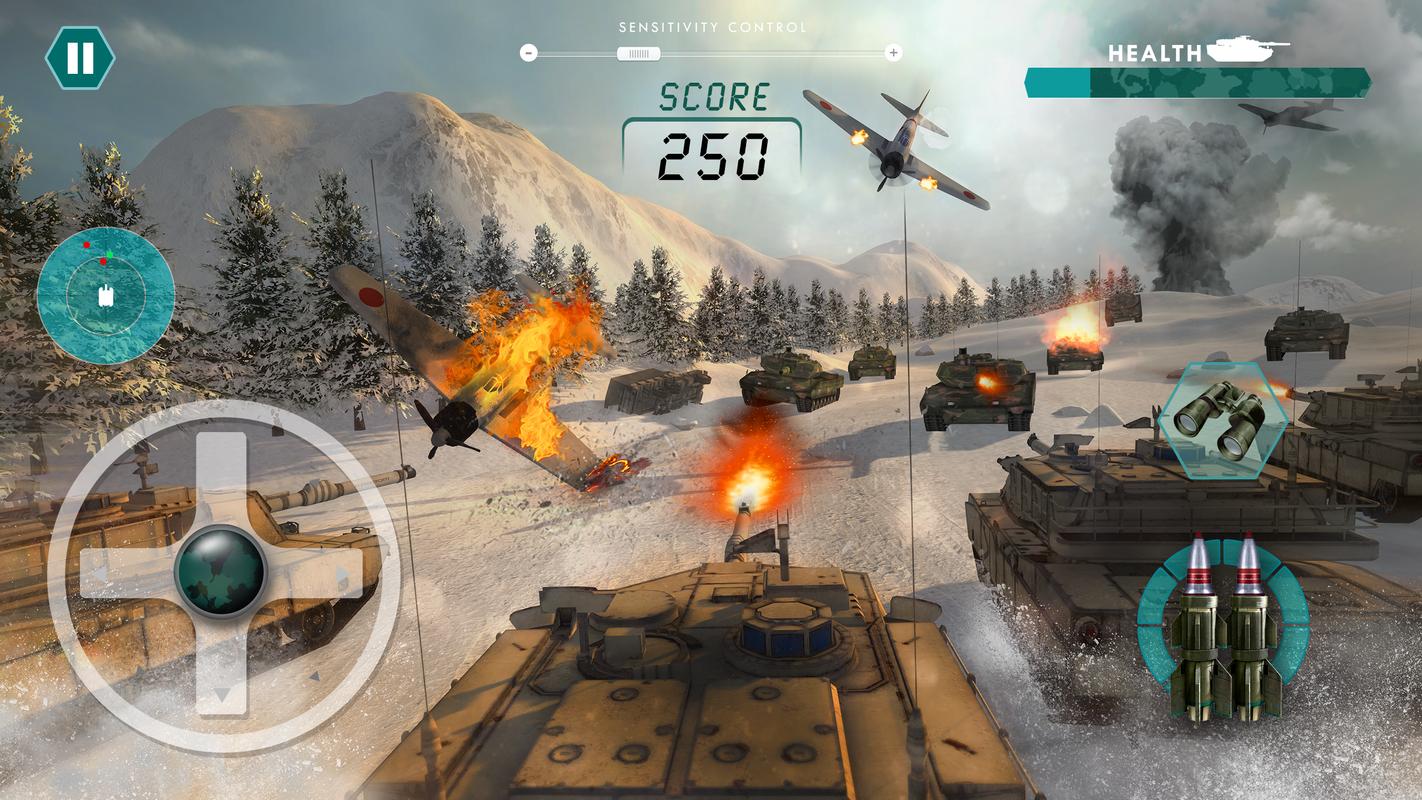This screenshot has height=800, width=1422.
Task: Increase sensitivity with the plus button
Action: [894, 53]
